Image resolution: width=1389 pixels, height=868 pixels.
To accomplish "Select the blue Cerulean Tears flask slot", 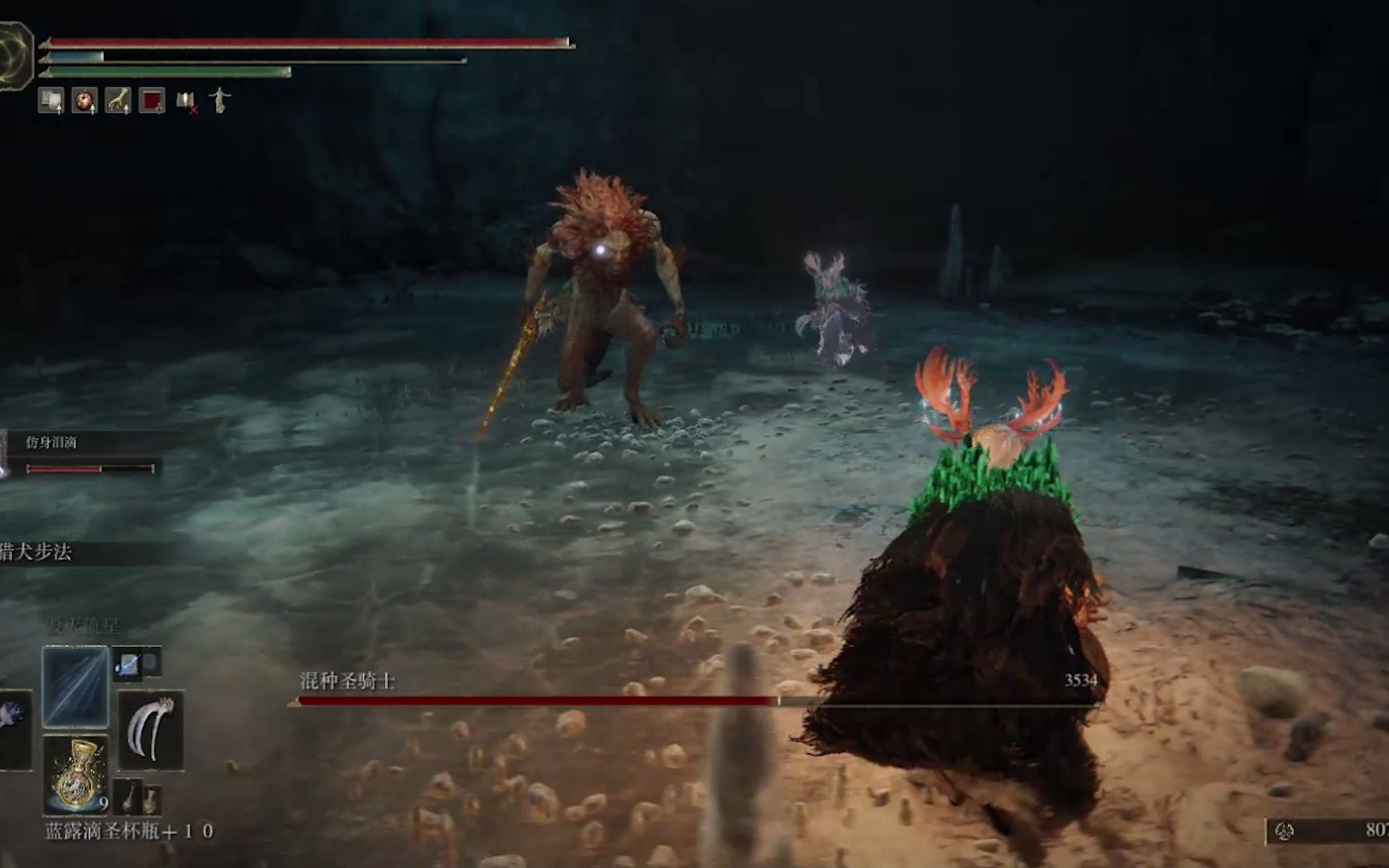I will pos(77,774).
